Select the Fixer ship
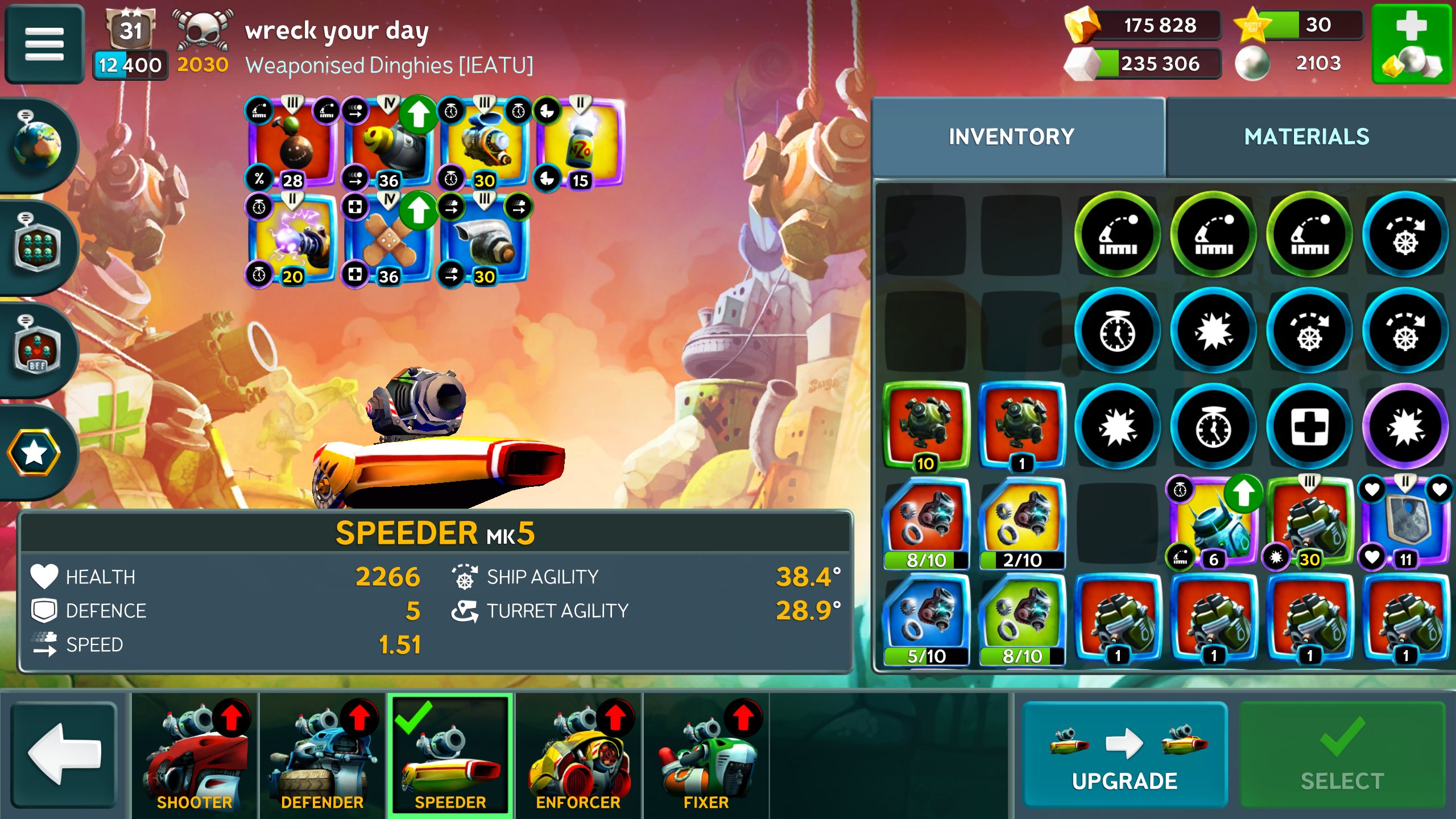Viewport: 1456px width, 819px height. point(706,755)
